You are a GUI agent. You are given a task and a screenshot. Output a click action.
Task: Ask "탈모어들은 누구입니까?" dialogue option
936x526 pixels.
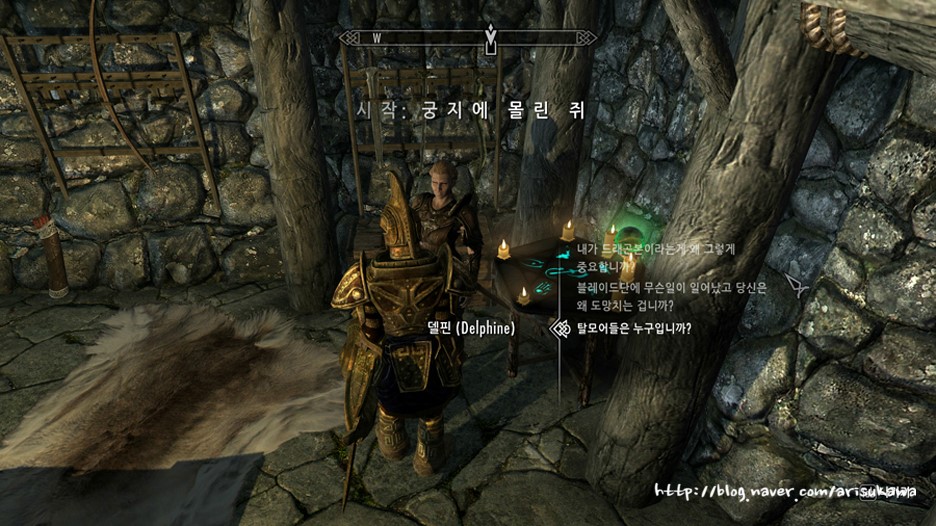[x=634, y=328]
